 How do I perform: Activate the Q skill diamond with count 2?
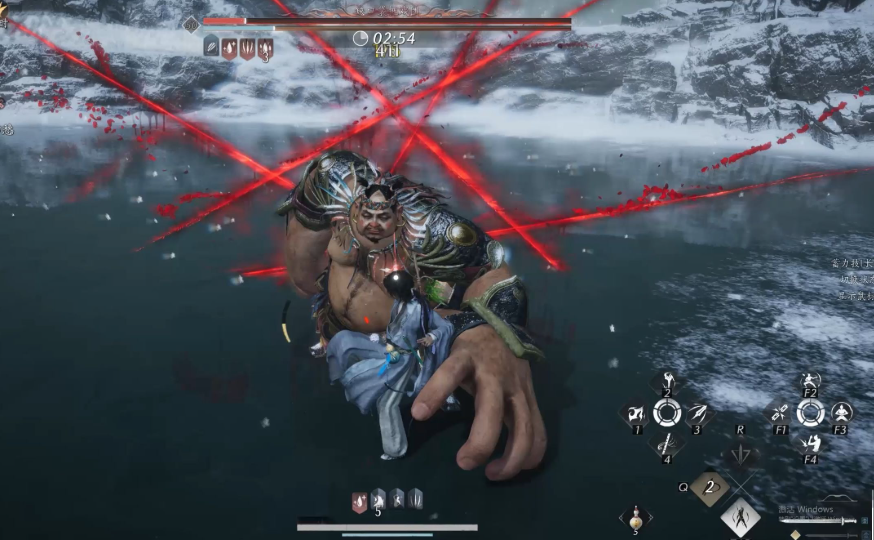coord(709,488)
